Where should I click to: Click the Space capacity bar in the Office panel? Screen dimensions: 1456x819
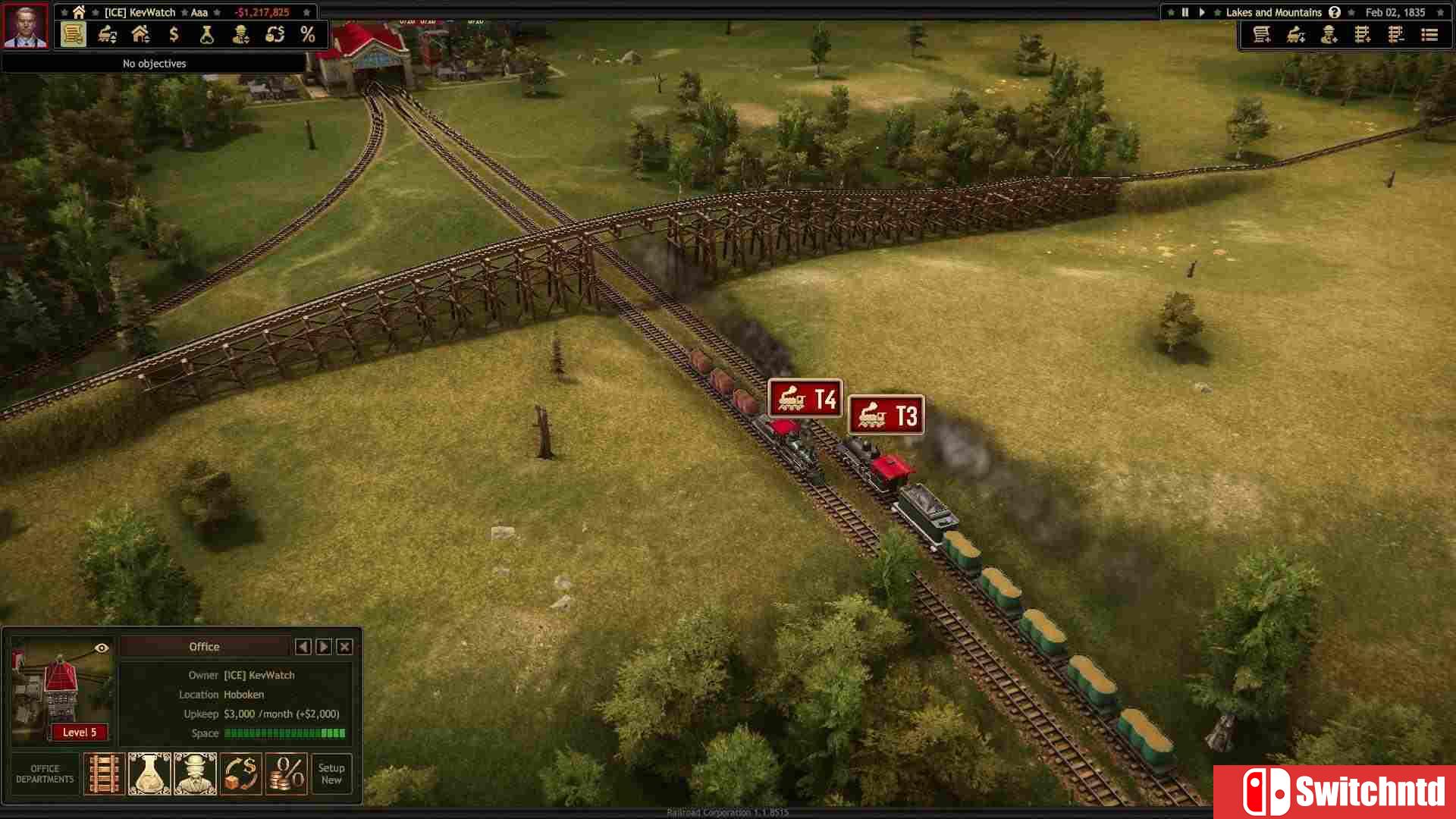[284, 733]
